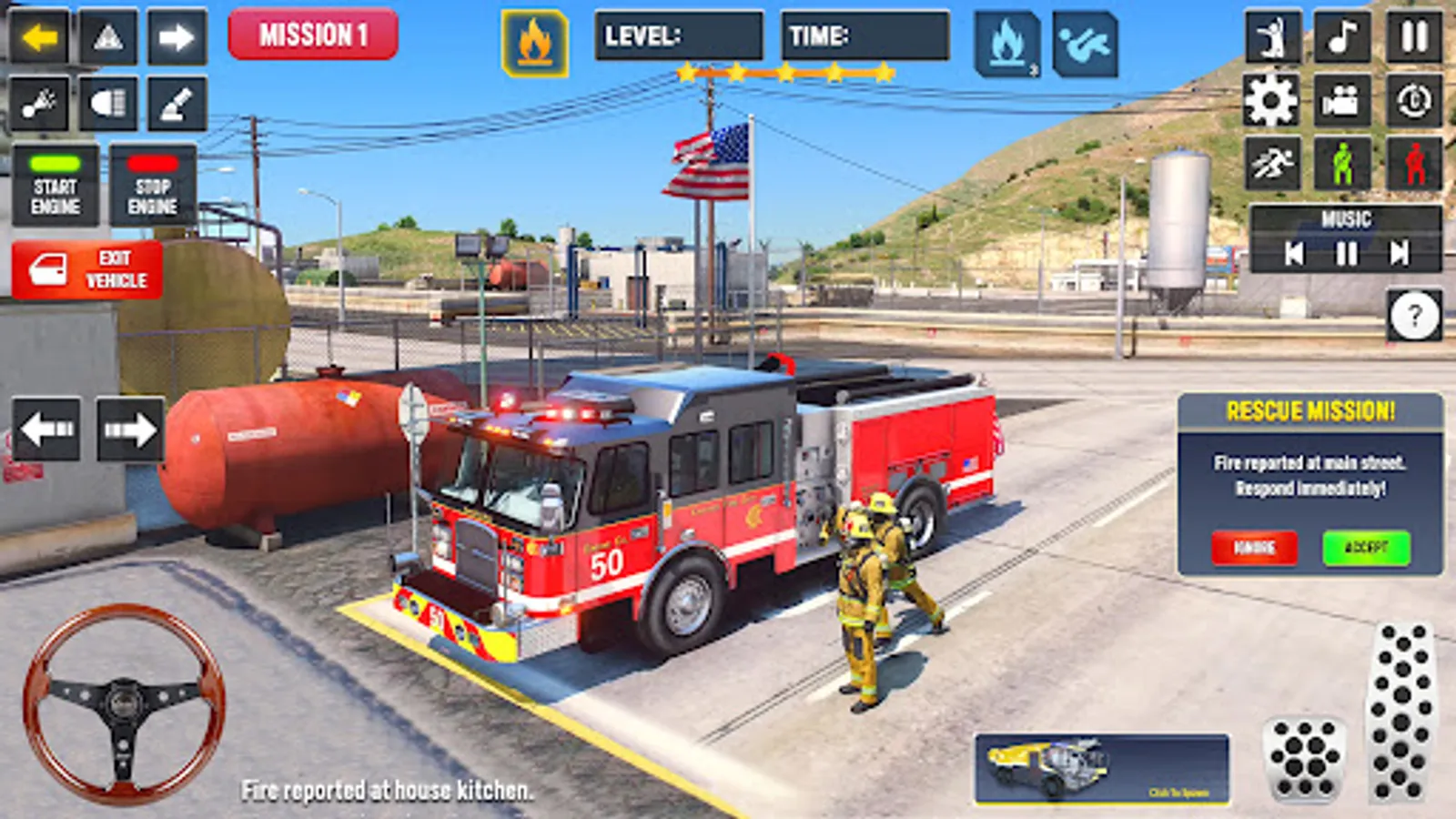Open the settings gear icon
Viewport: 1456px width, 819px height.
1271,102
